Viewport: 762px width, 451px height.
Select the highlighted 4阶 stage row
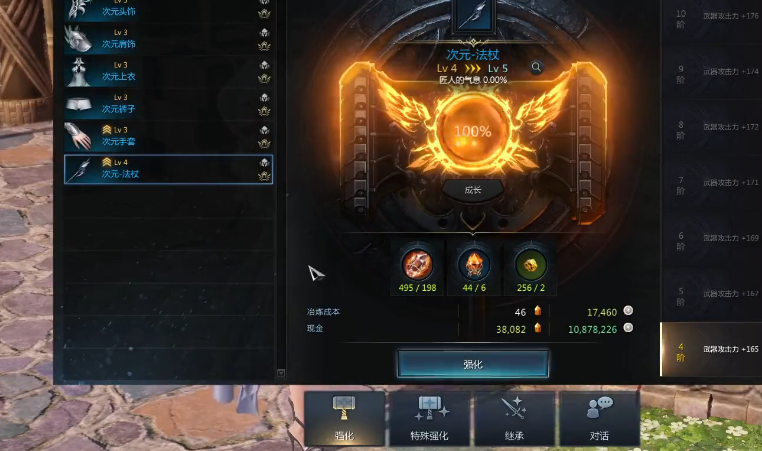pyautogui.click(x=710, y=349)
